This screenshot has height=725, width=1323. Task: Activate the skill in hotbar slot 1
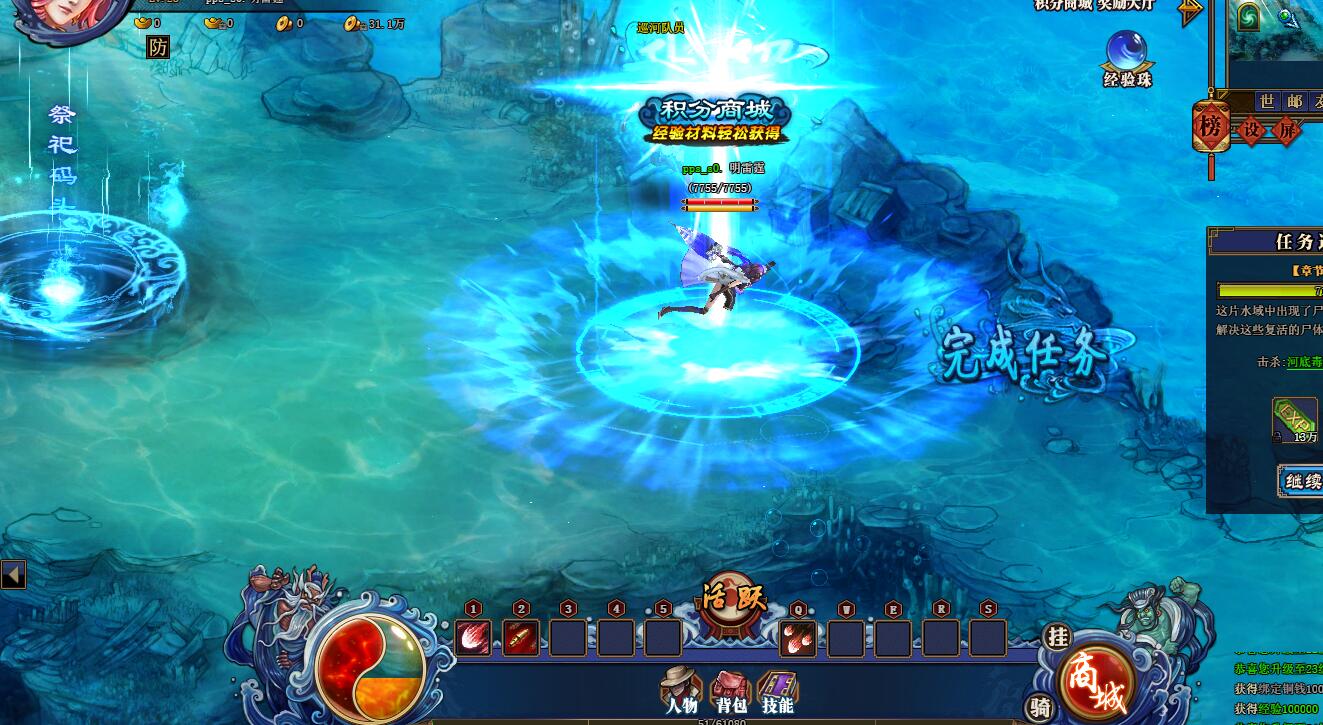pyautogui.click(x=473, y=637)
